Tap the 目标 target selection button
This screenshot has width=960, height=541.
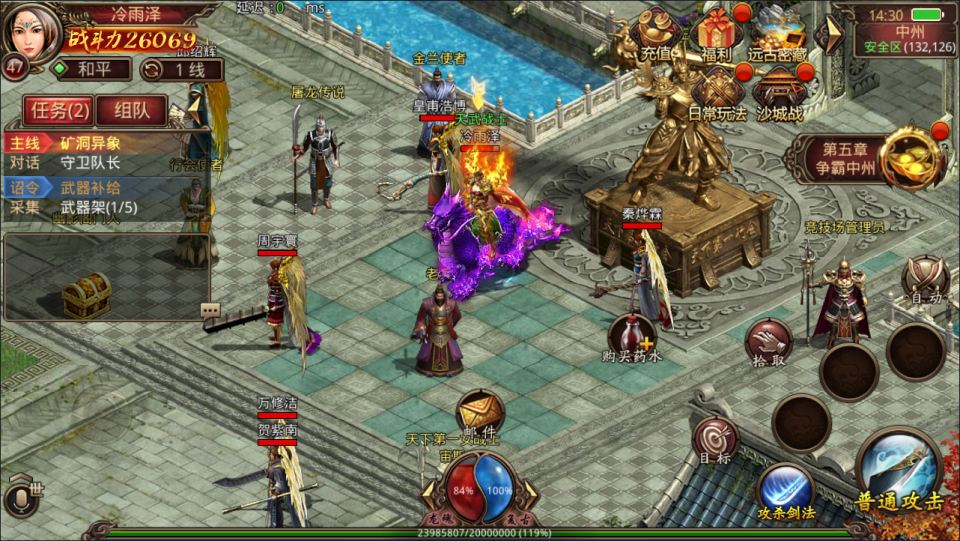click(715, 441)
